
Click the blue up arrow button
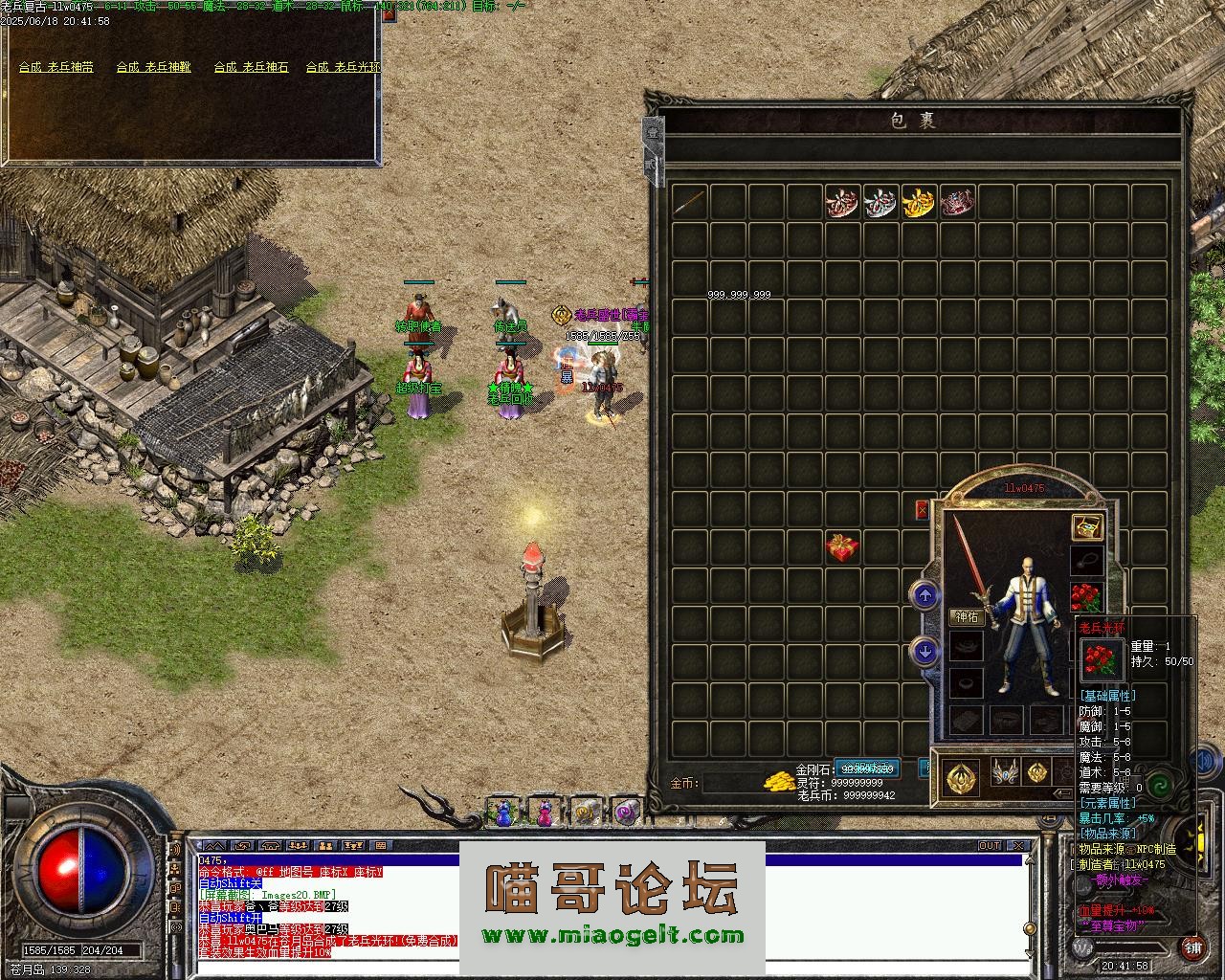[924, 596]
